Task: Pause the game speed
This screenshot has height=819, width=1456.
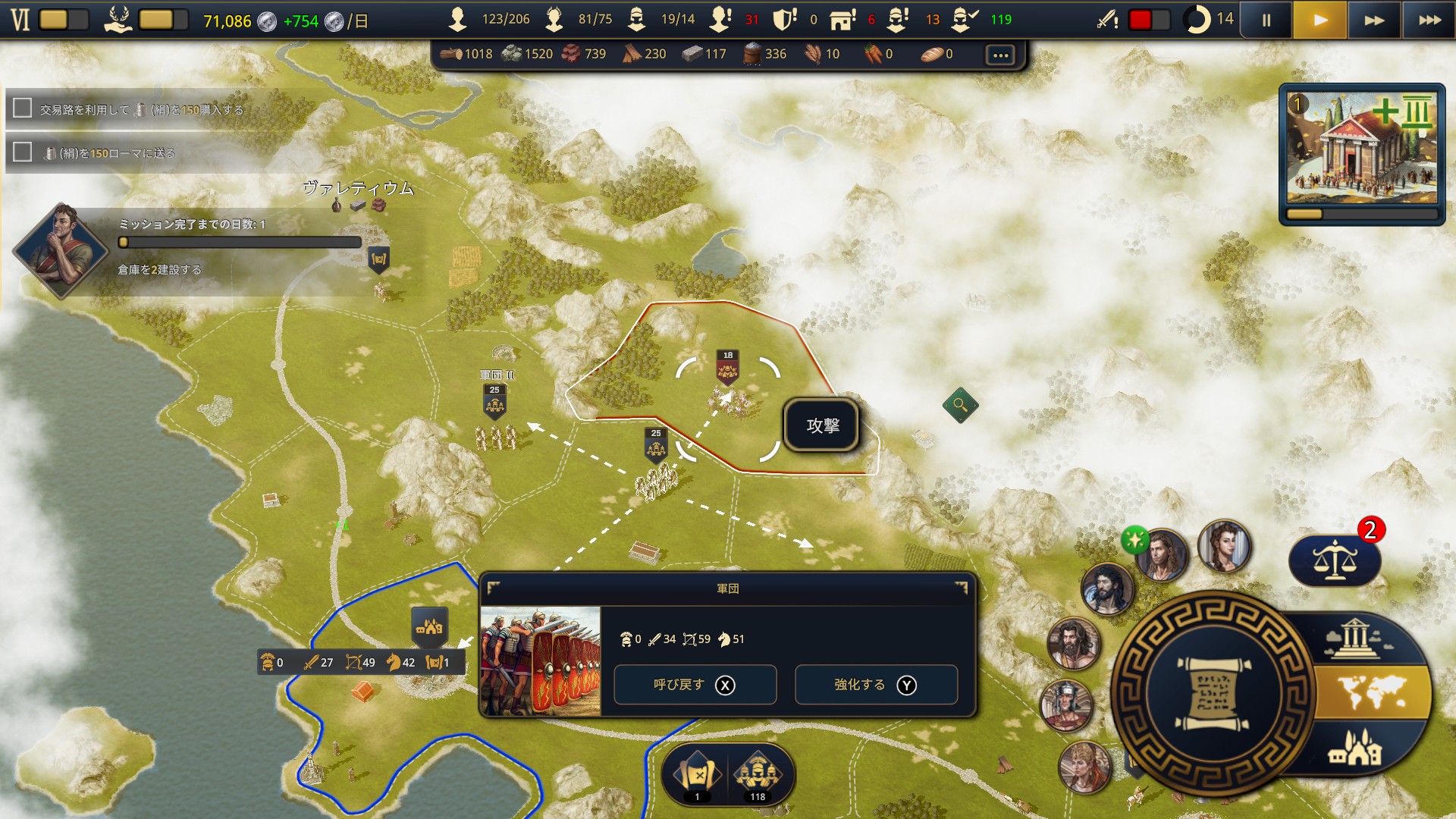Action: (1266, 20)
